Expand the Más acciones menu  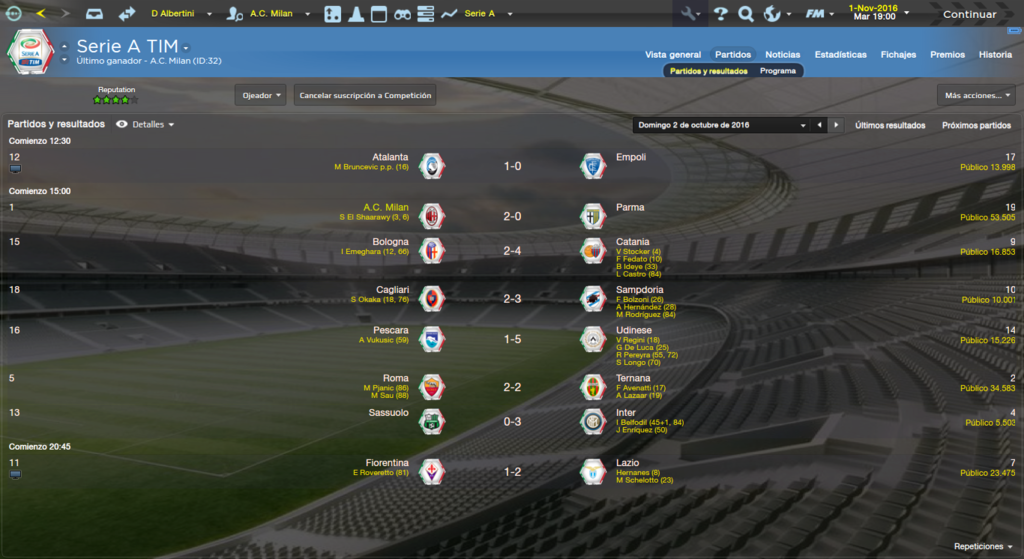976,95
